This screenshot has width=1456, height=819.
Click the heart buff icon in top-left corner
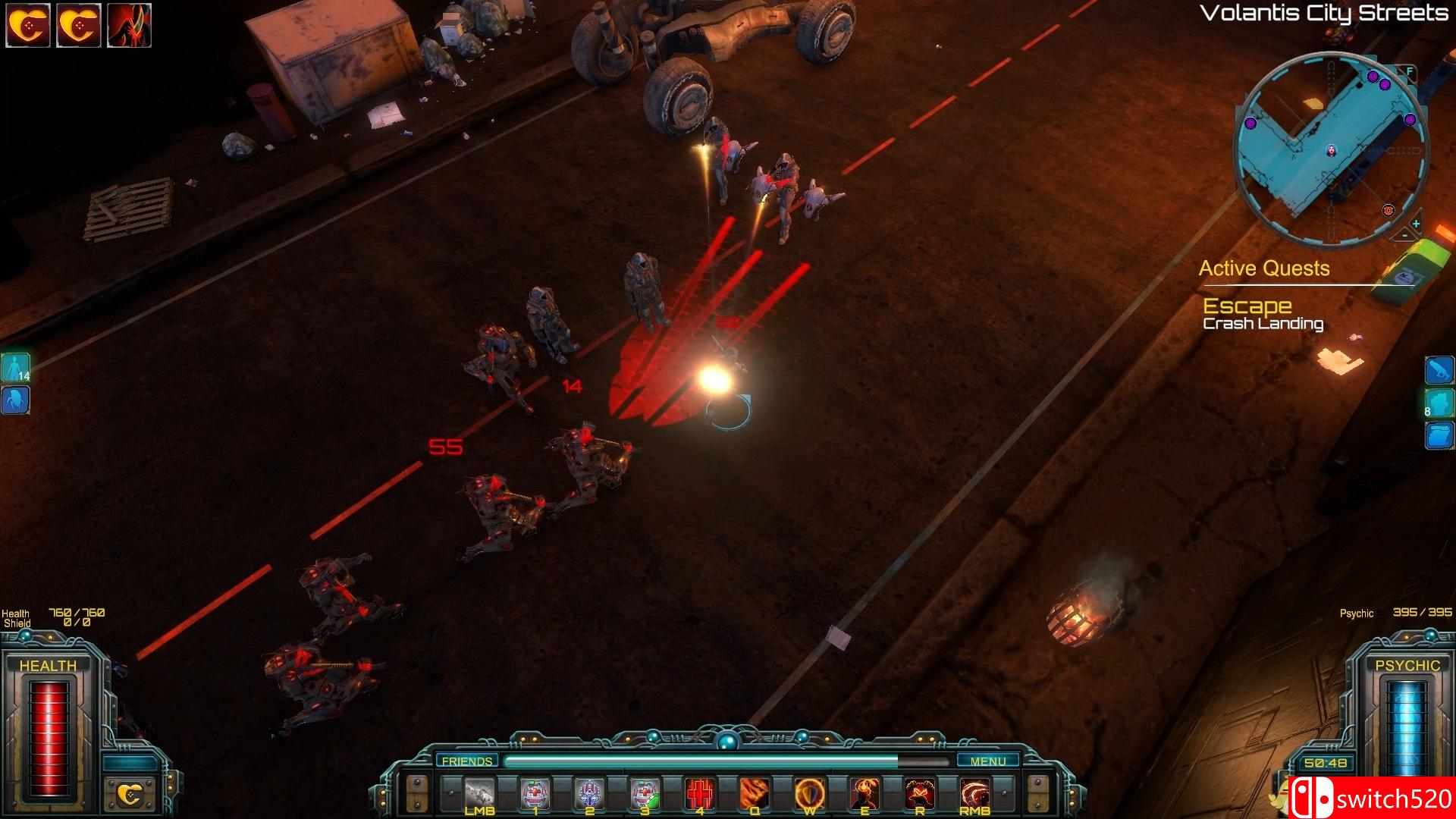pos(29,23)
